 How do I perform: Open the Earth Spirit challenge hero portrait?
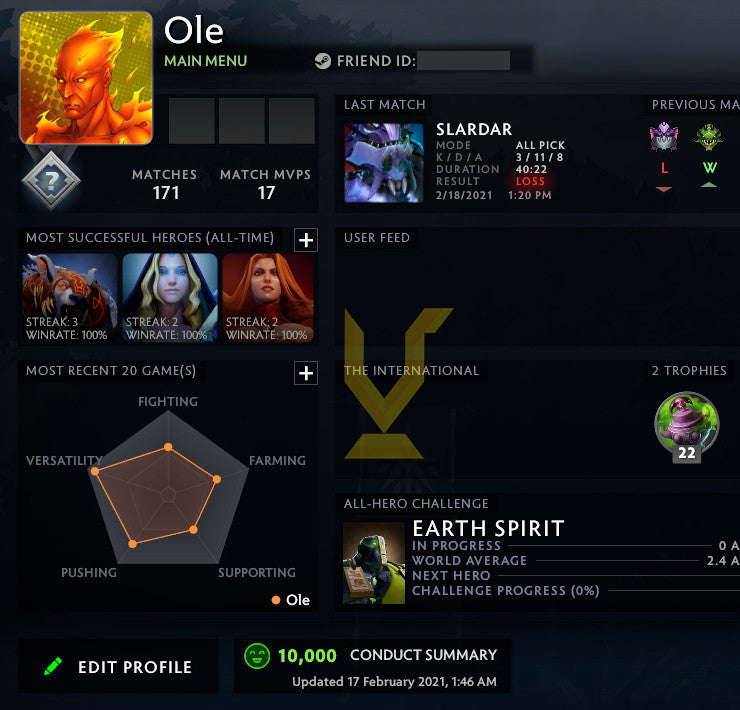point(374,563)
